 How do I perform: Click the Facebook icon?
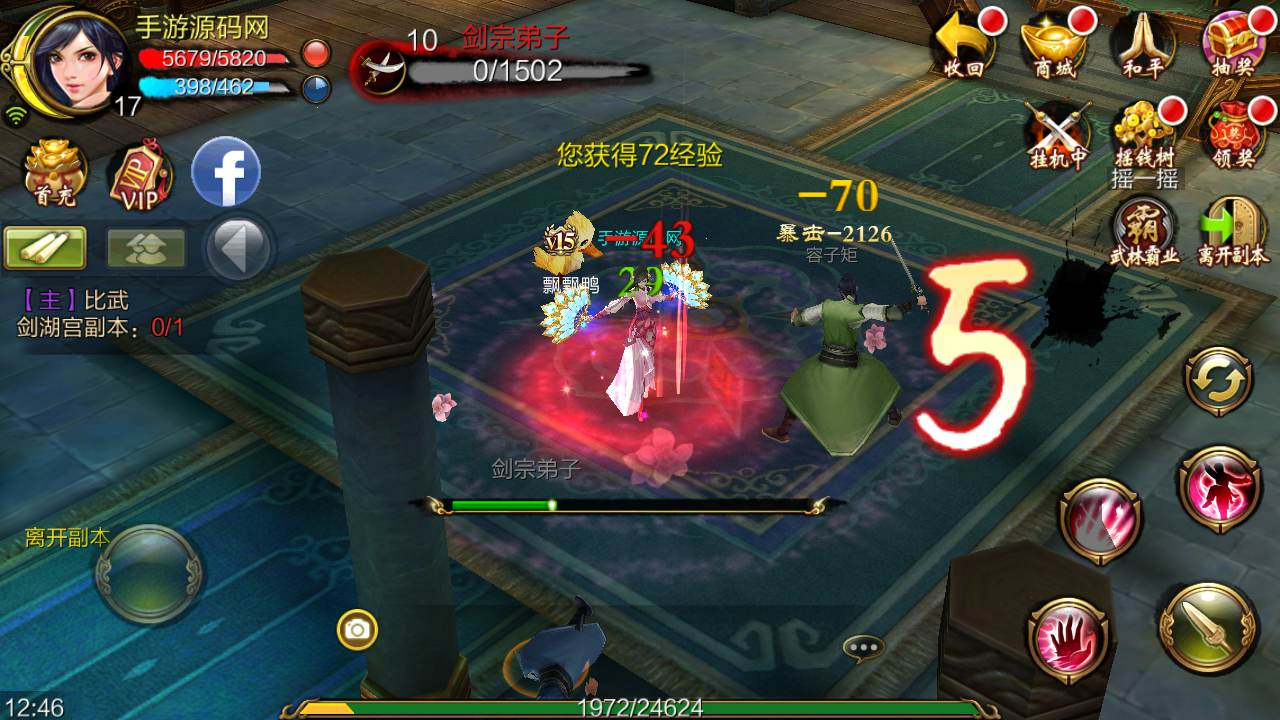pos(226,172)
